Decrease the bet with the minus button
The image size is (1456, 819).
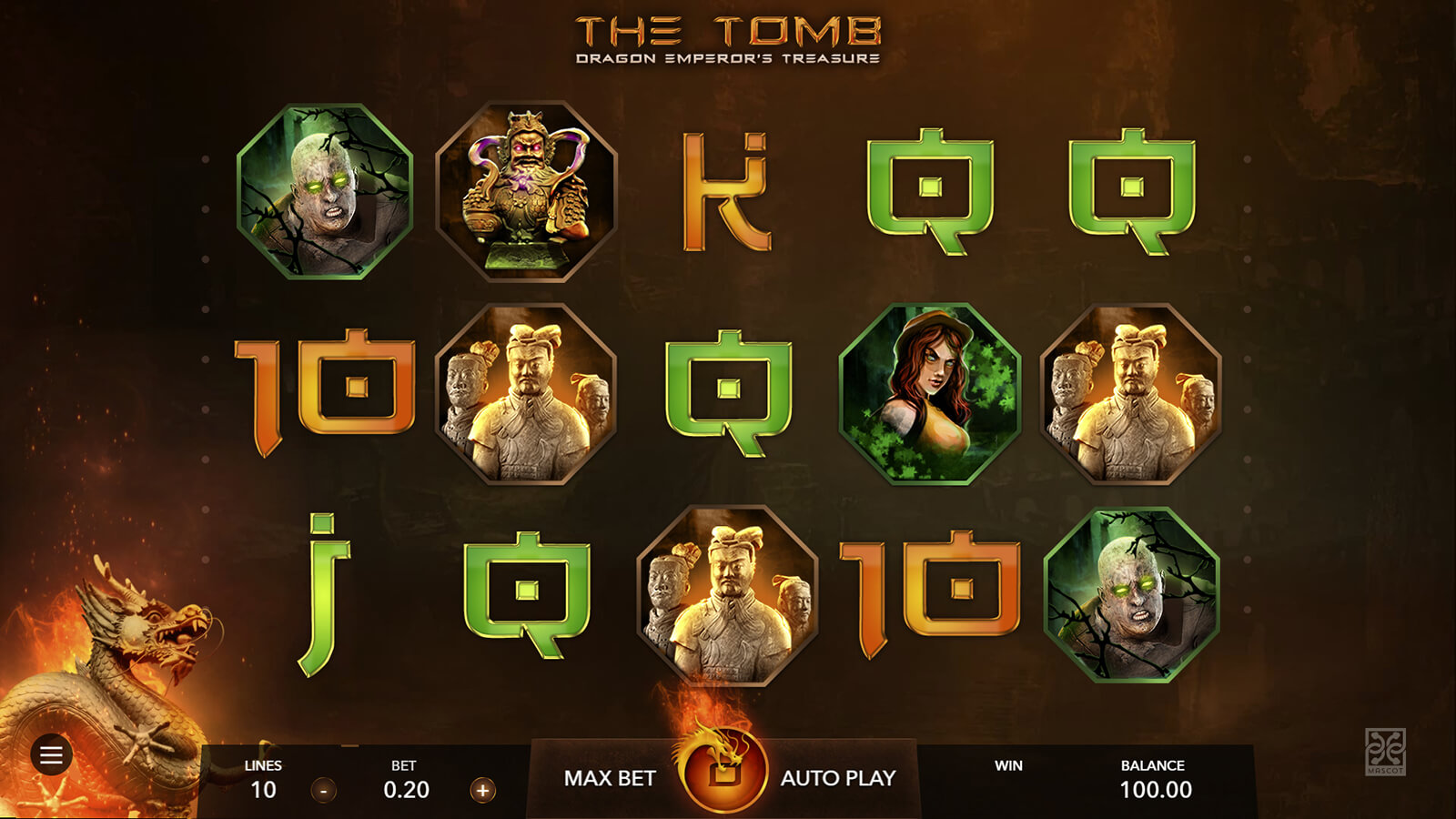[323, 790]
